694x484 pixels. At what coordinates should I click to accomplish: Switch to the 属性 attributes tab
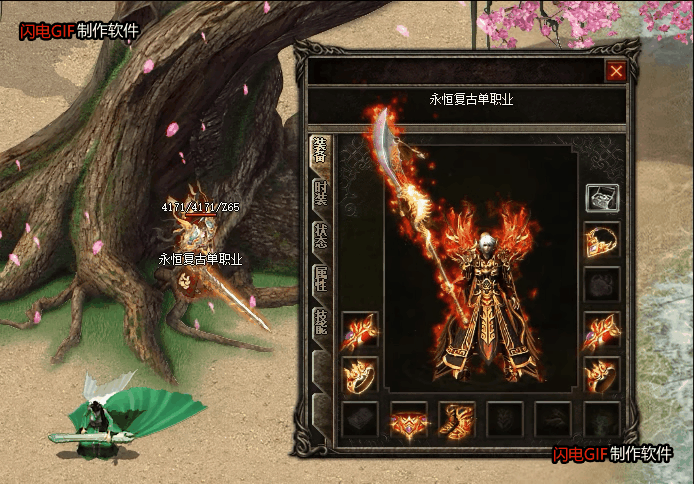click(320, 279)
